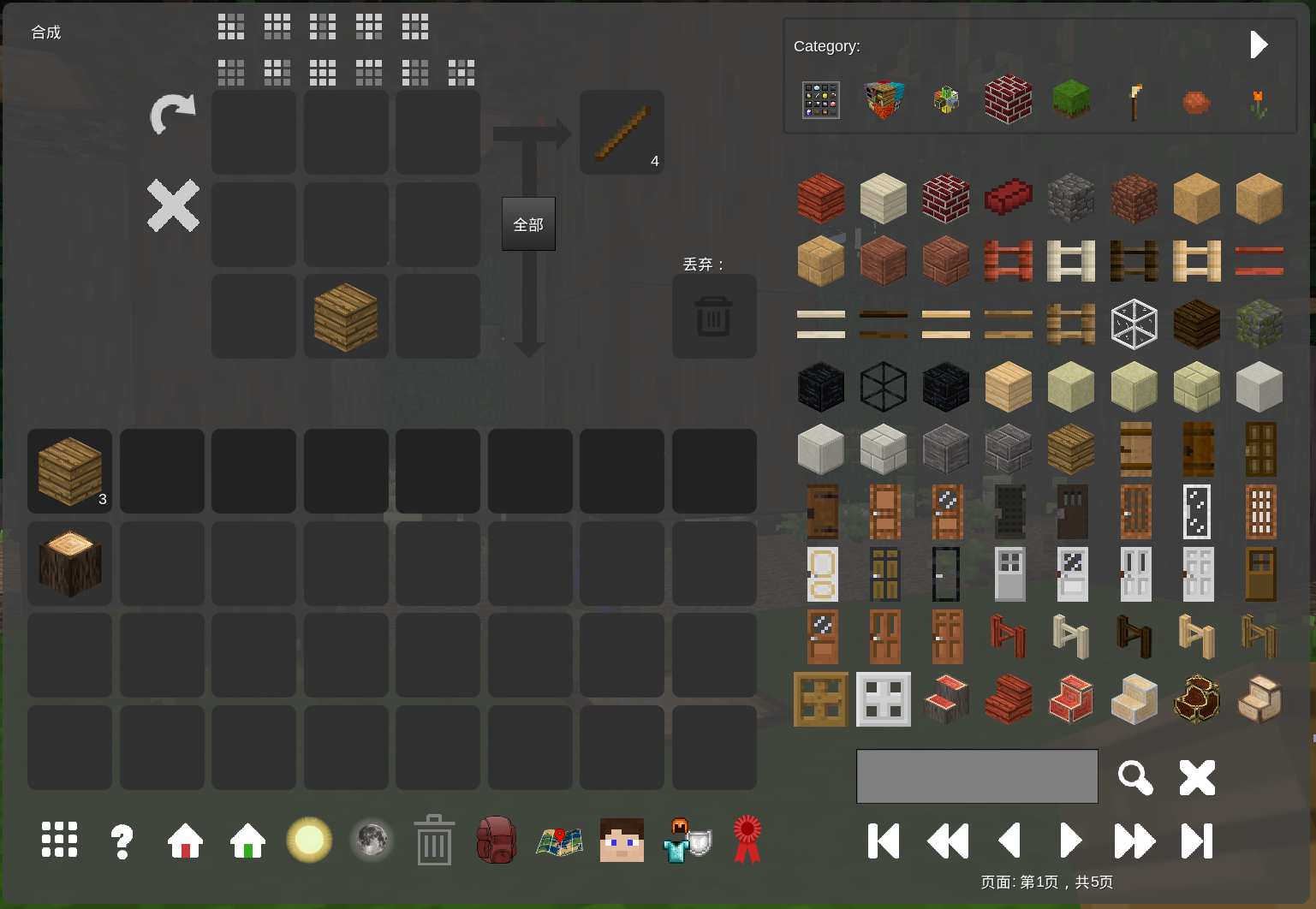The height and width of the screenshot is (909, 1316).
Task: Take the crafted stick output
Action: pyautogui.click(x=622, y=133)
